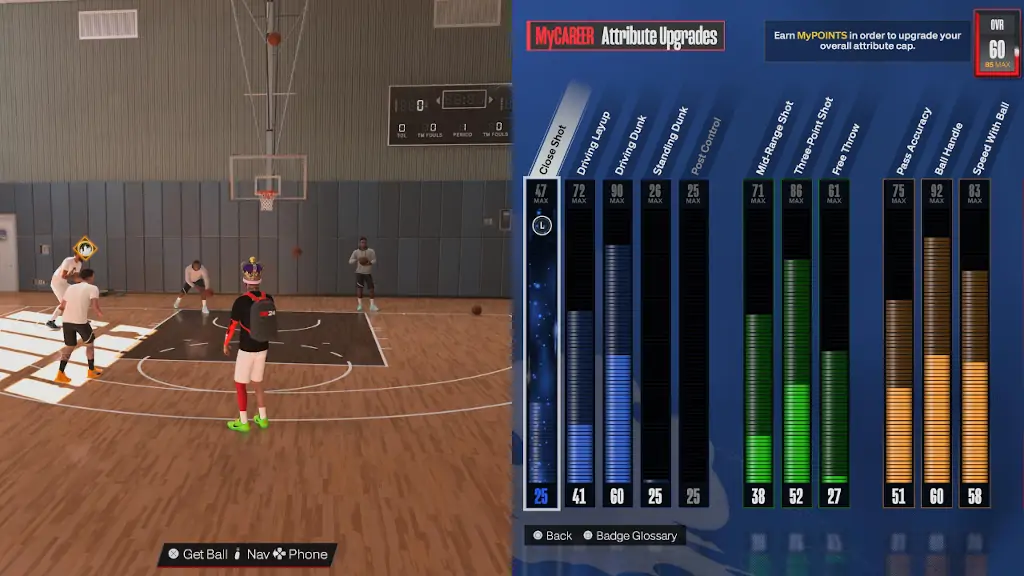
Task: Go Back from Attribute Upgrades
Action: tap(553, 536)
